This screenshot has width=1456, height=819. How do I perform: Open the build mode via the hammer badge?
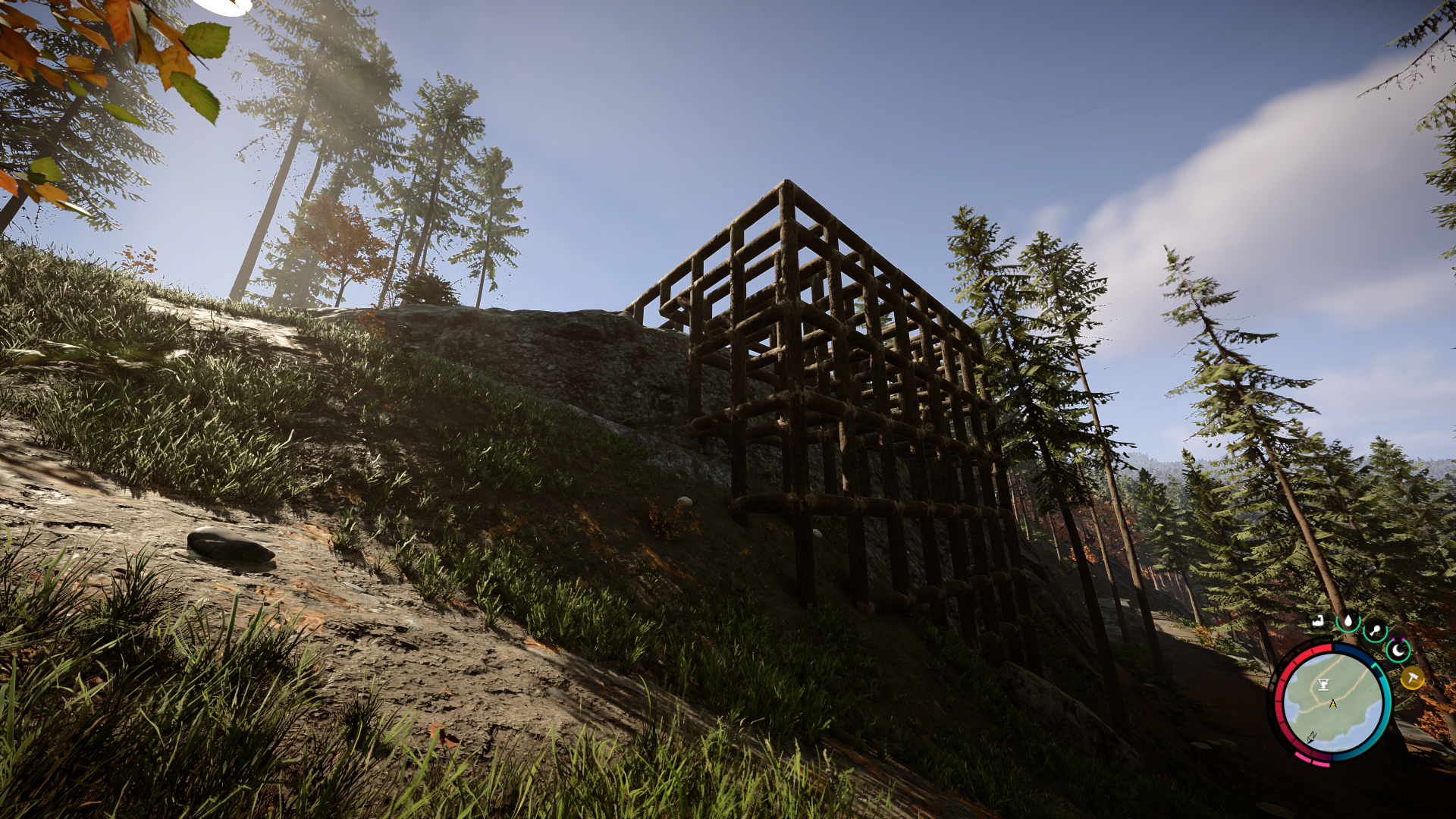1413,679
